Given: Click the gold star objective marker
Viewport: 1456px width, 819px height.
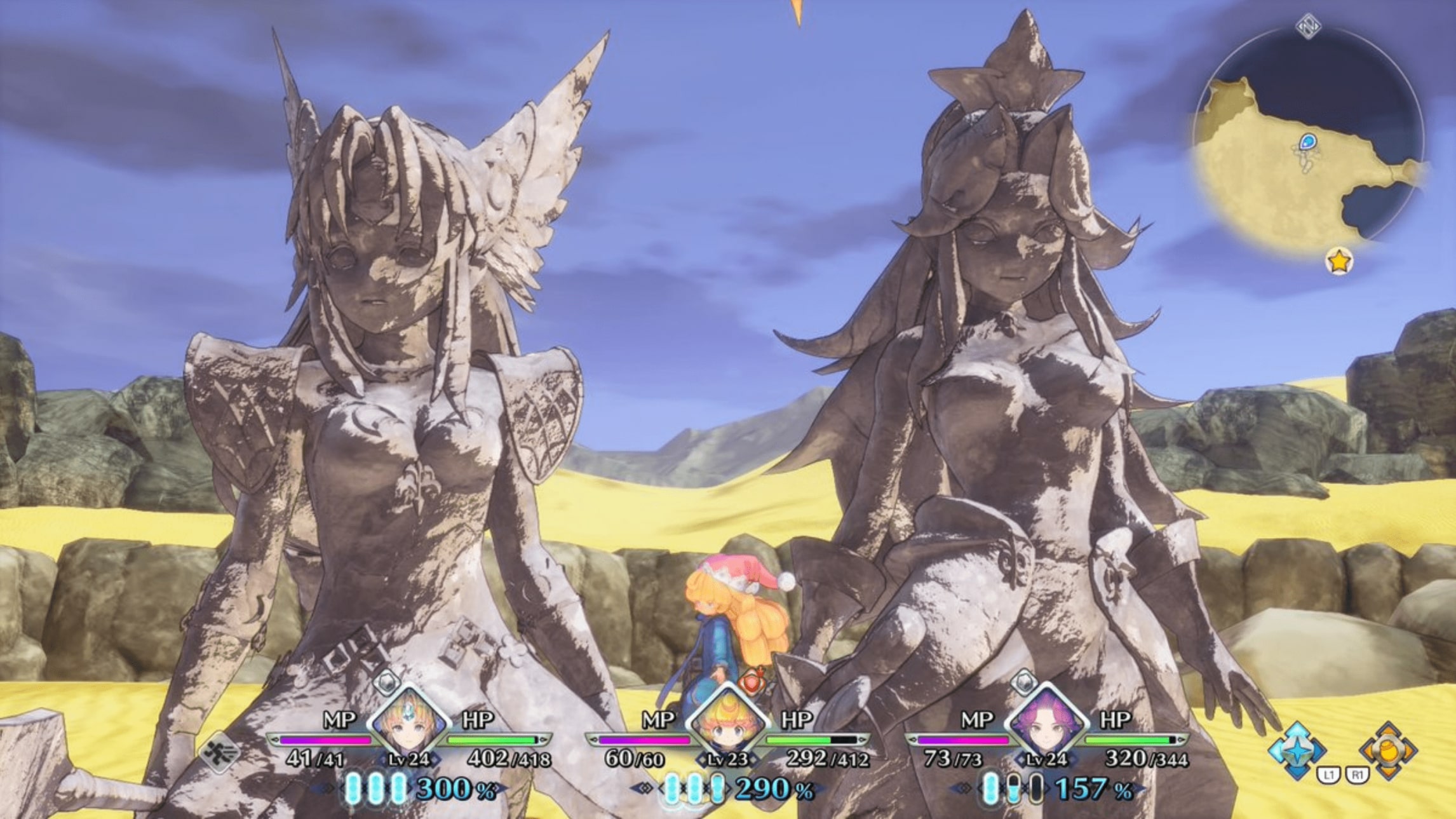Looking at the screenshot, I should 1339,261.
